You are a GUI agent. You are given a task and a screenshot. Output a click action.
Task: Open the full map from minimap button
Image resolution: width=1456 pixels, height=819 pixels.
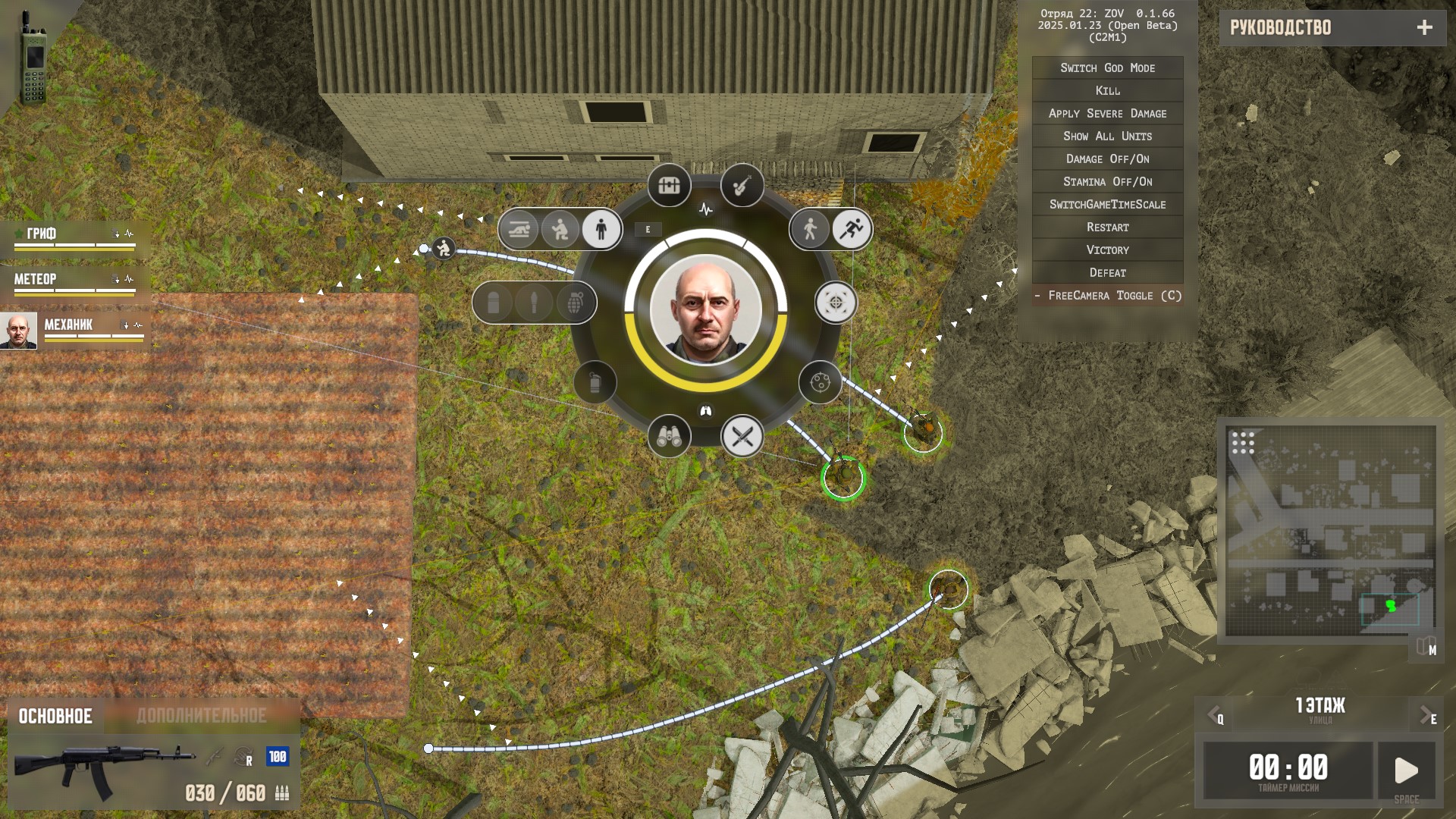[1426, 648]
